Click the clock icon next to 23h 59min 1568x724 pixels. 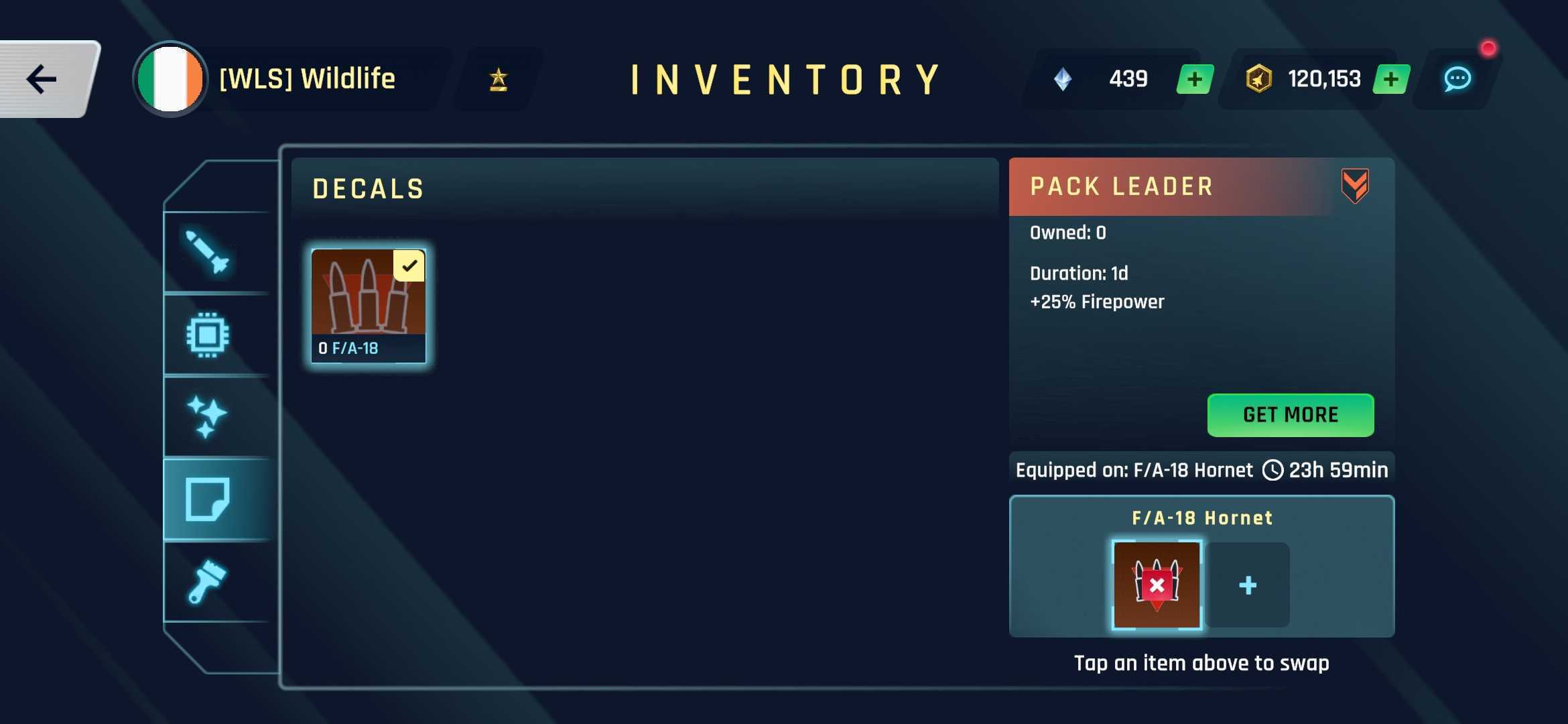pos(1272,470)
